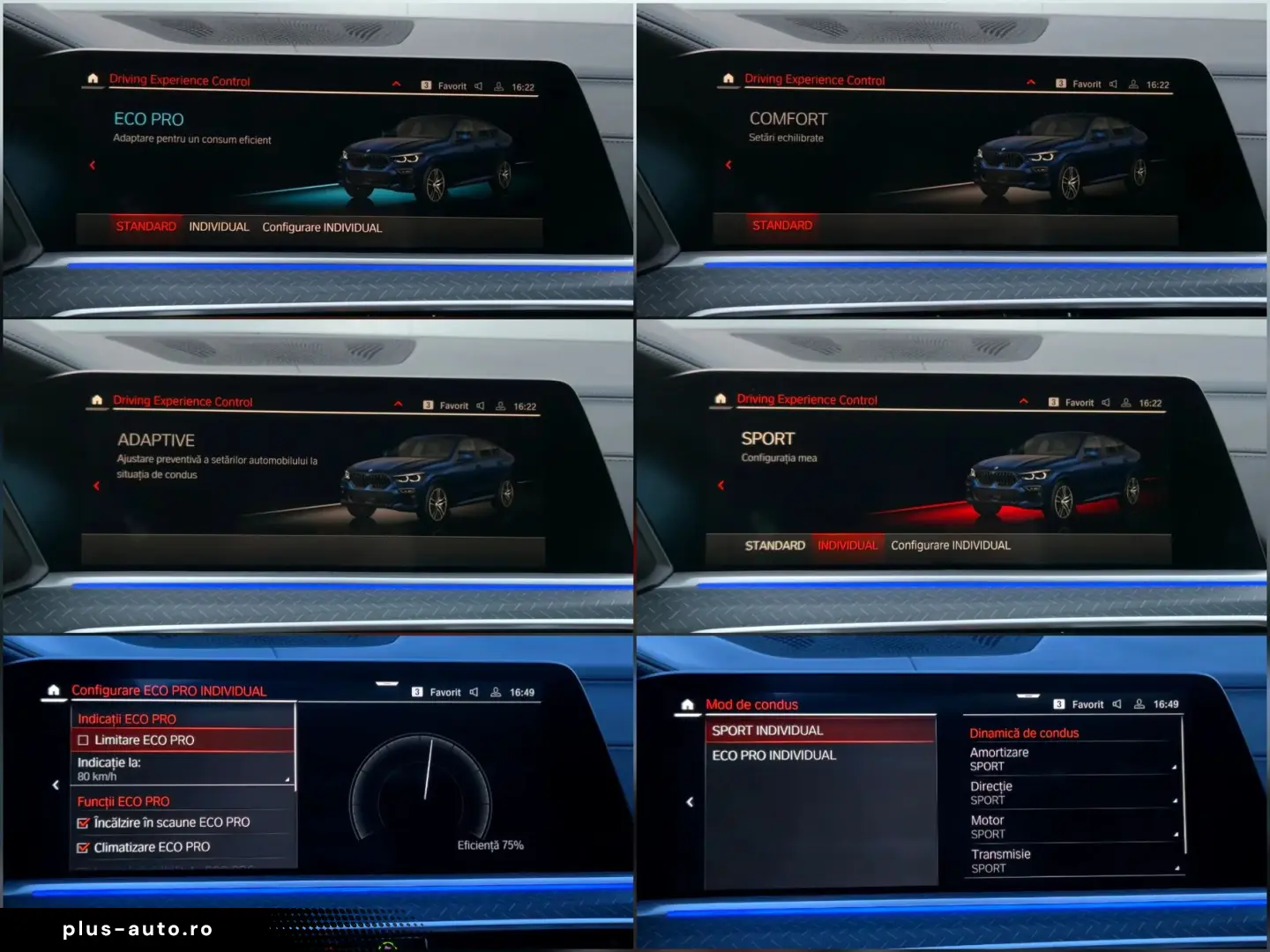Open the driver profile icon on COMFORT screen
1270x952 pixels.
pyautogui.click(x=1133, y=84)
